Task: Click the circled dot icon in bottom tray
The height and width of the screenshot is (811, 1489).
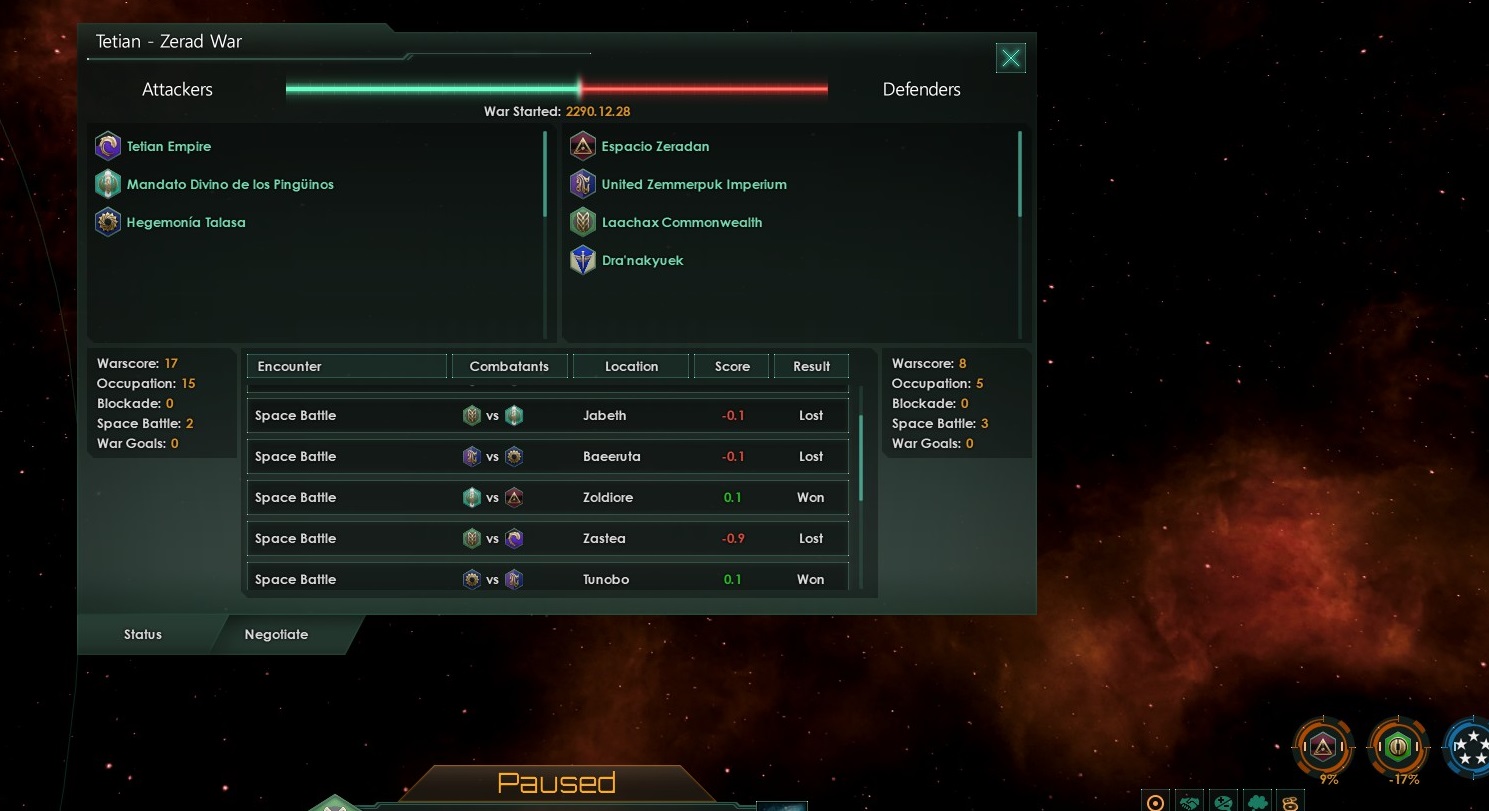Action: tap(1155, 802)
